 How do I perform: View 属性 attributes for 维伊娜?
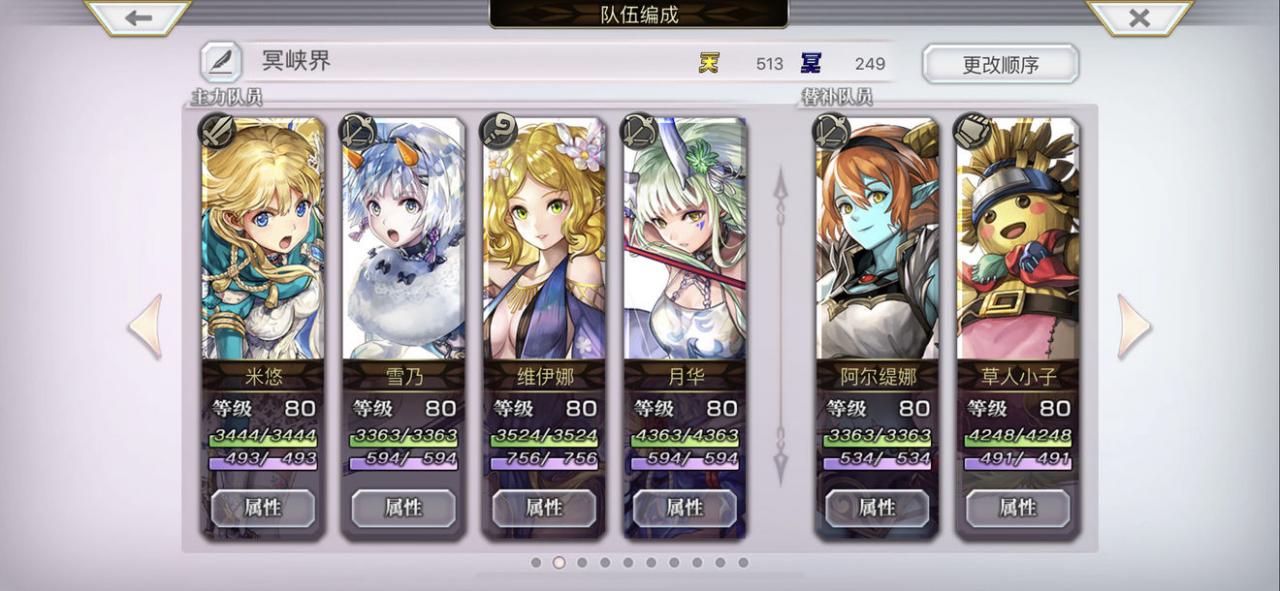pos(544,508)
